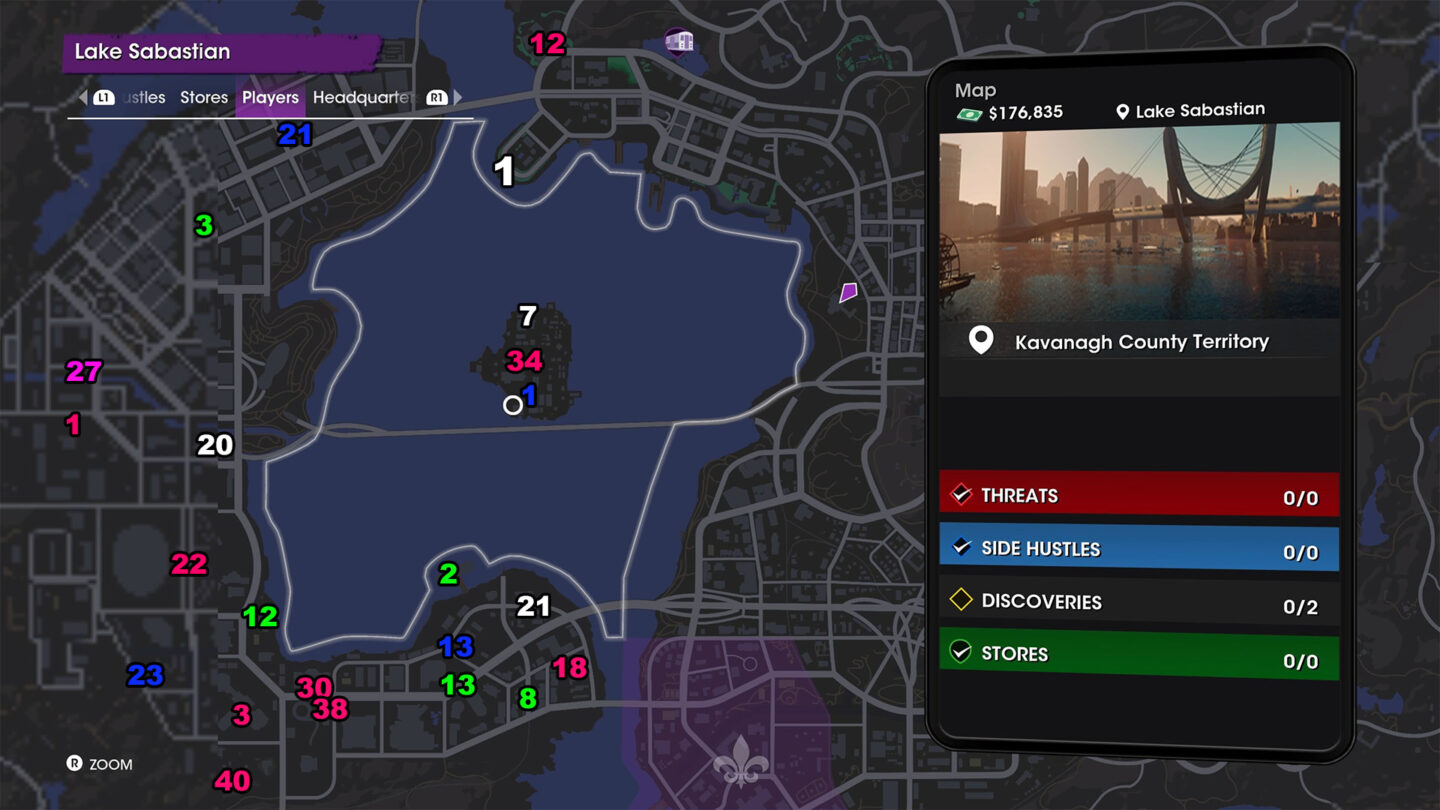Switch to the Stores tab
The height and width of the screenshot is (810, 1440).
point(203,97)
